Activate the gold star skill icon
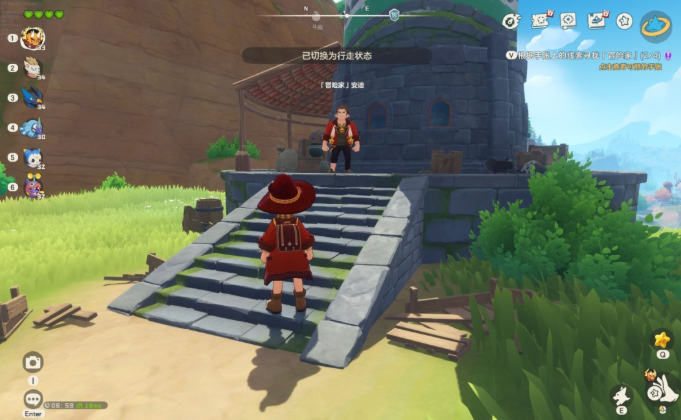 (661, 339)
